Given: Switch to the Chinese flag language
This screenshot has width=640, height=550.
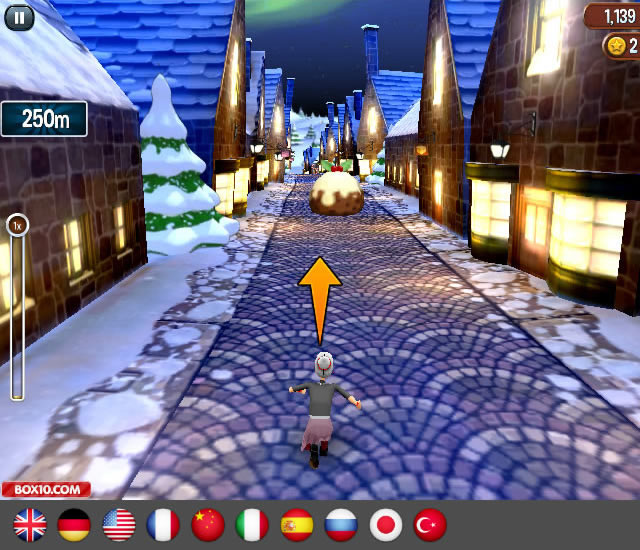Looking at the screenshot, I should (208, 524).
